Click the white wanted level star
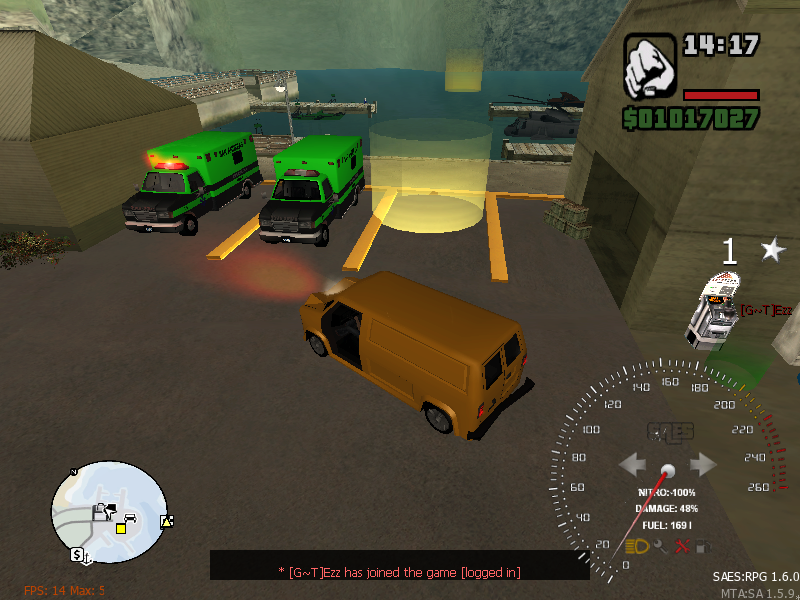This screenshot has height=600, width=800. (772, 250)
